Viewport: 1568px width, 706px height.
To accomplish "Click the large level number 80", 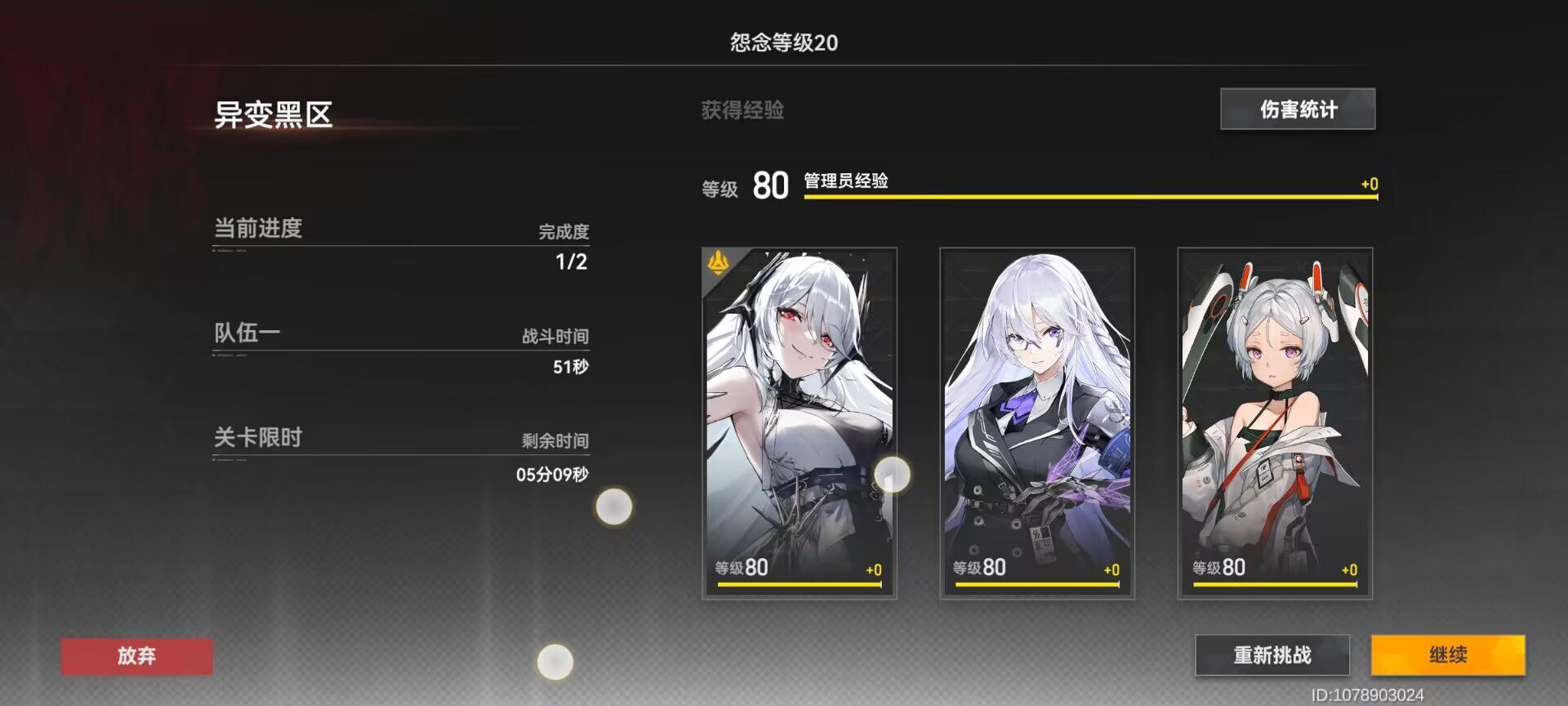I will tap(768, 187).
